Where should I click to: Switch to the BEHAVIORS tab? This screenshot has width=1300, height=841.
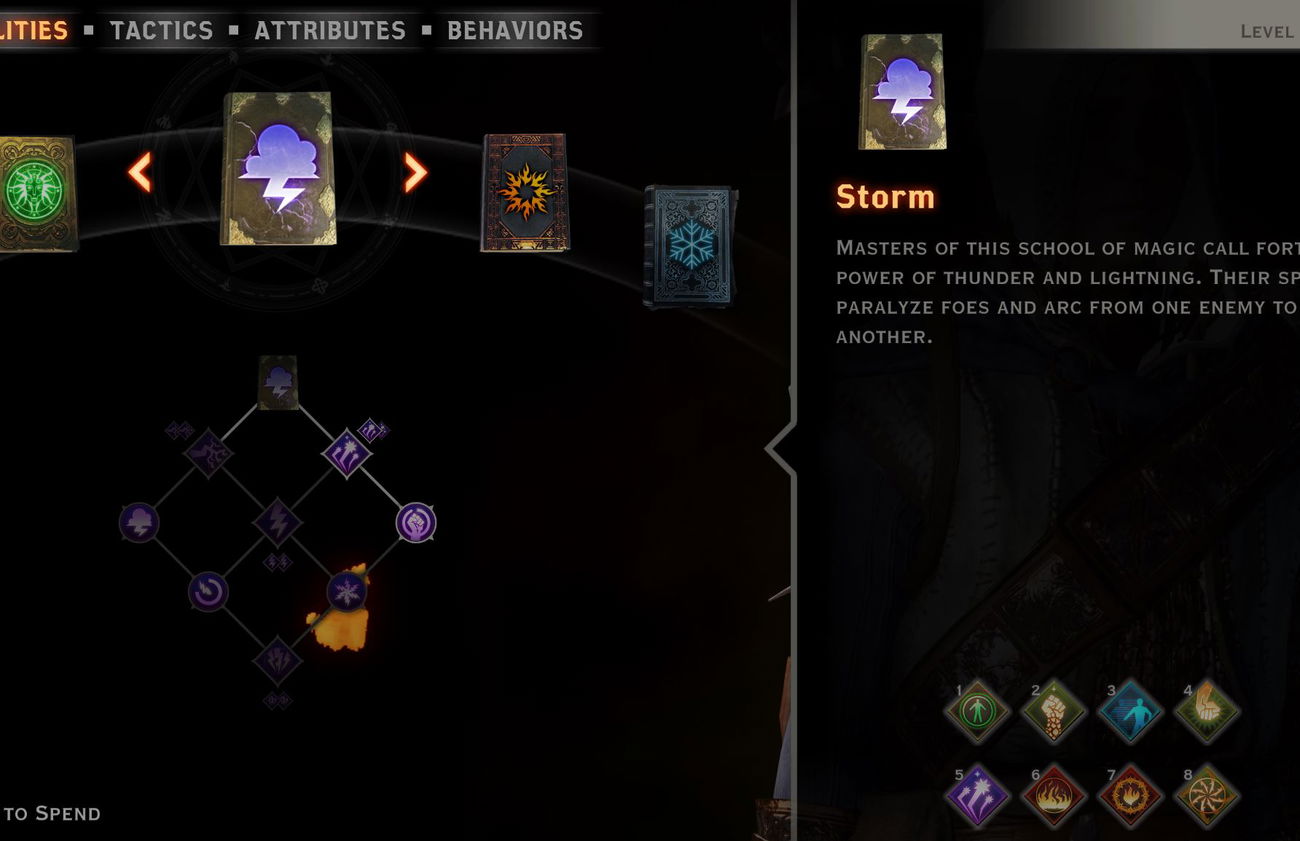(x=515, y=30)
